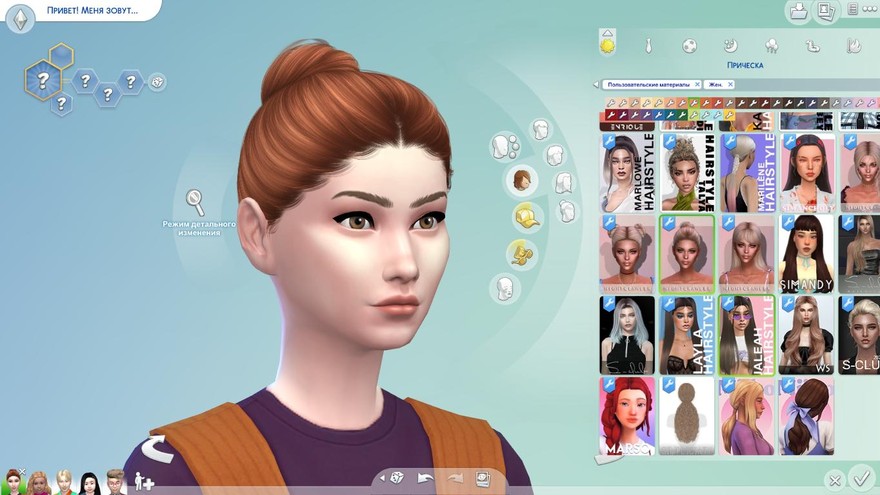Open the save to library folder button
This screenshot has width=880, height=495.
coord(798,12)
